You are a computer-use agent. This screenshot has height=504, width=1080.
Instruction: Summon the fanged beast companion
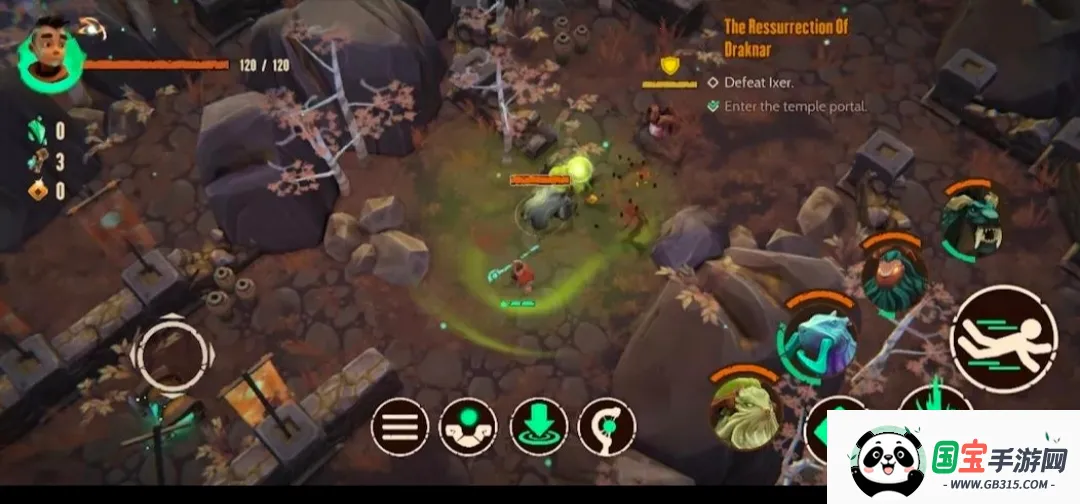pyautogui.click(x=971, y=220)
